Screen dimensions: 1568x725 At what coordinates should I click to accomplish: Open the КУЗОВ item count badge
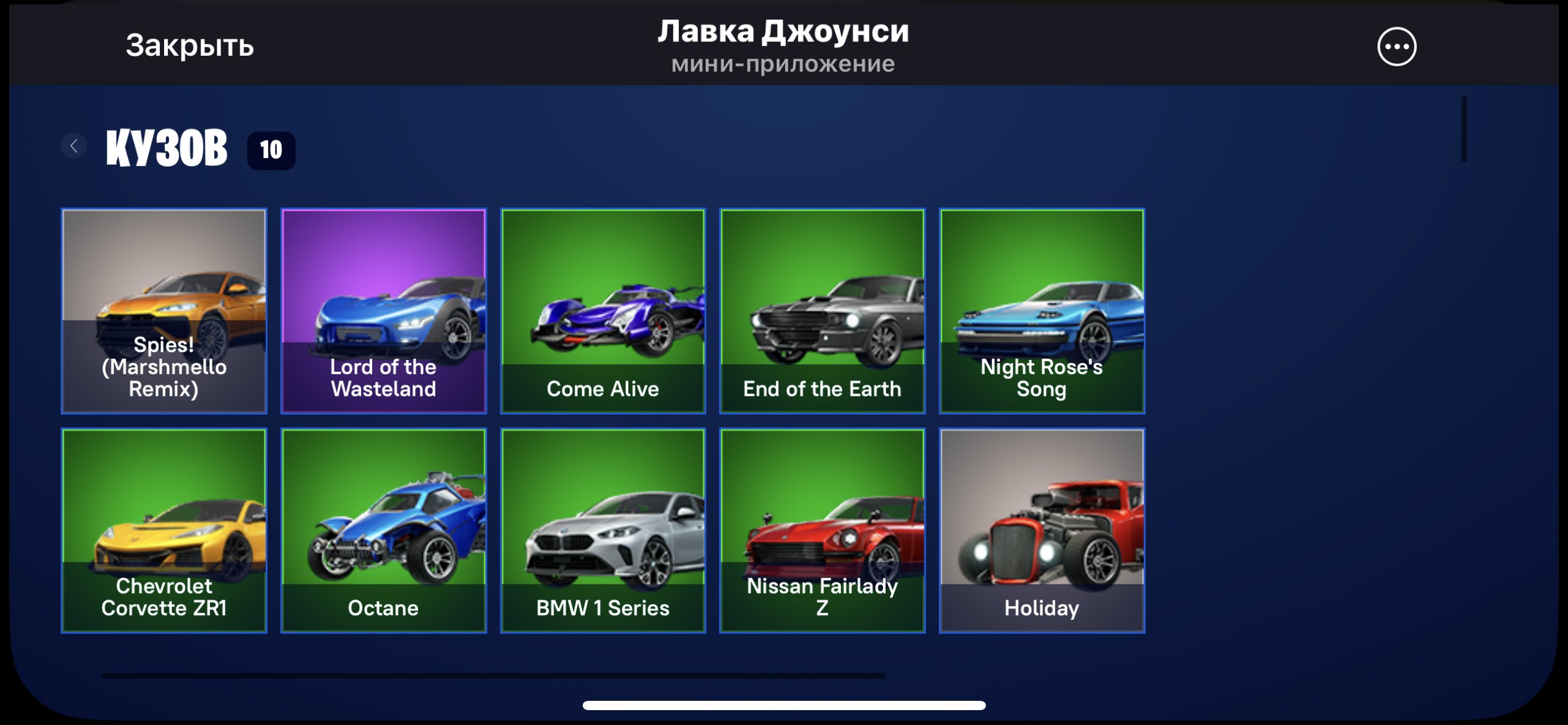[x=269, y=149]
